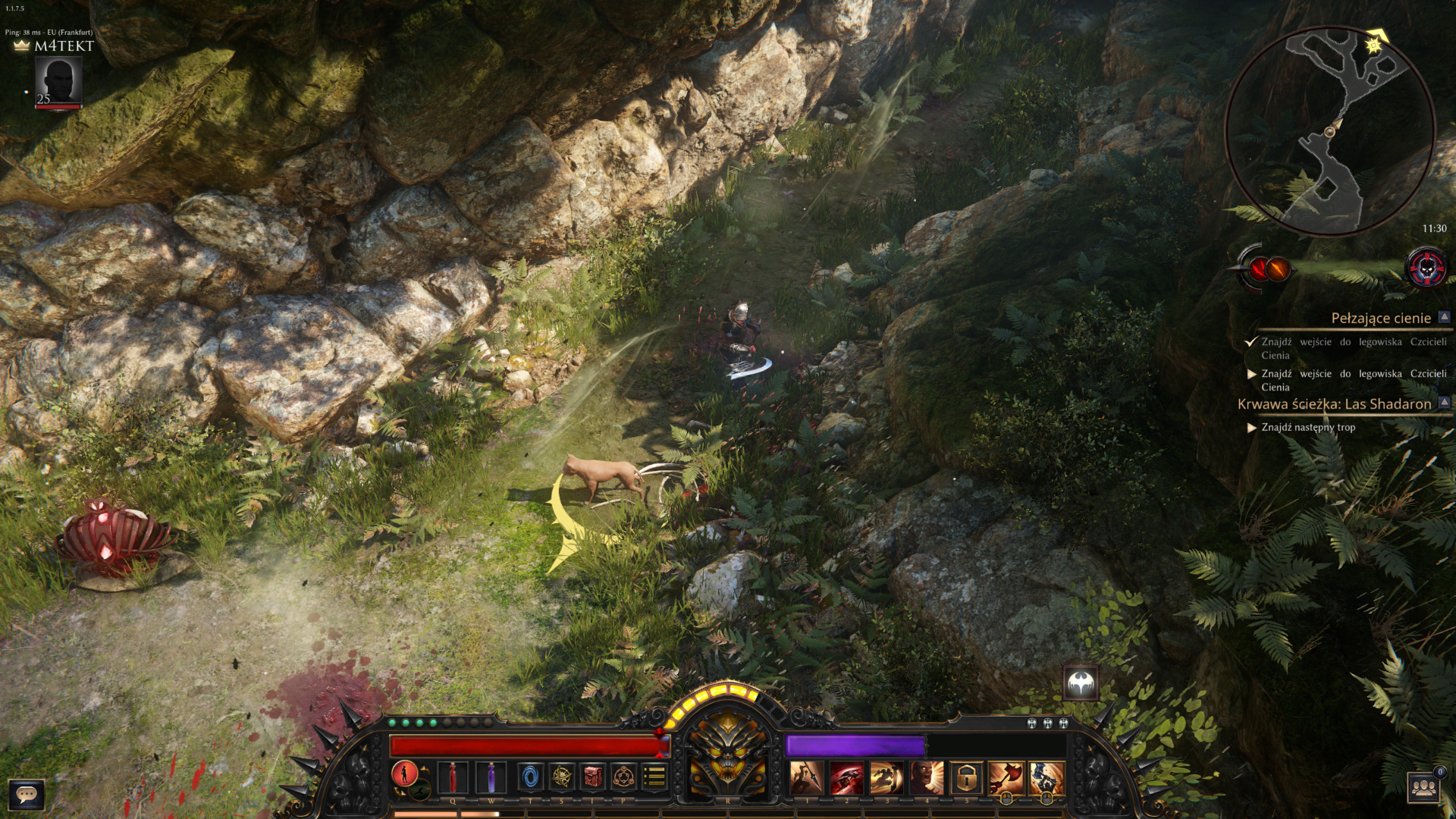This screenshot has width=1456, height=819.
Task: Activate the shouting warrior skill
Action: (926, 778)
